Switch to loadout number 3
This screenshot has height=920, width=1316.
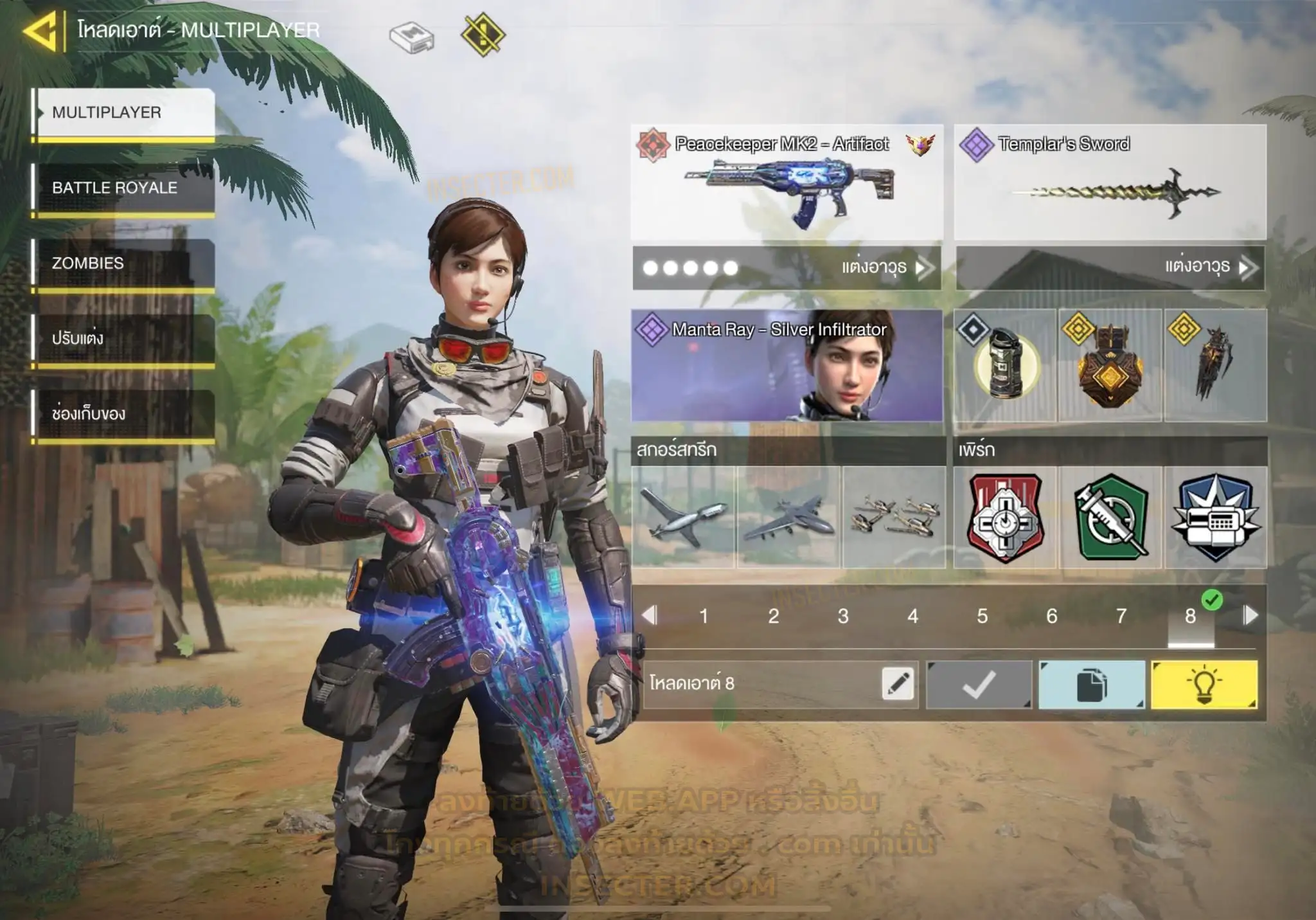(x=843, y=617)
